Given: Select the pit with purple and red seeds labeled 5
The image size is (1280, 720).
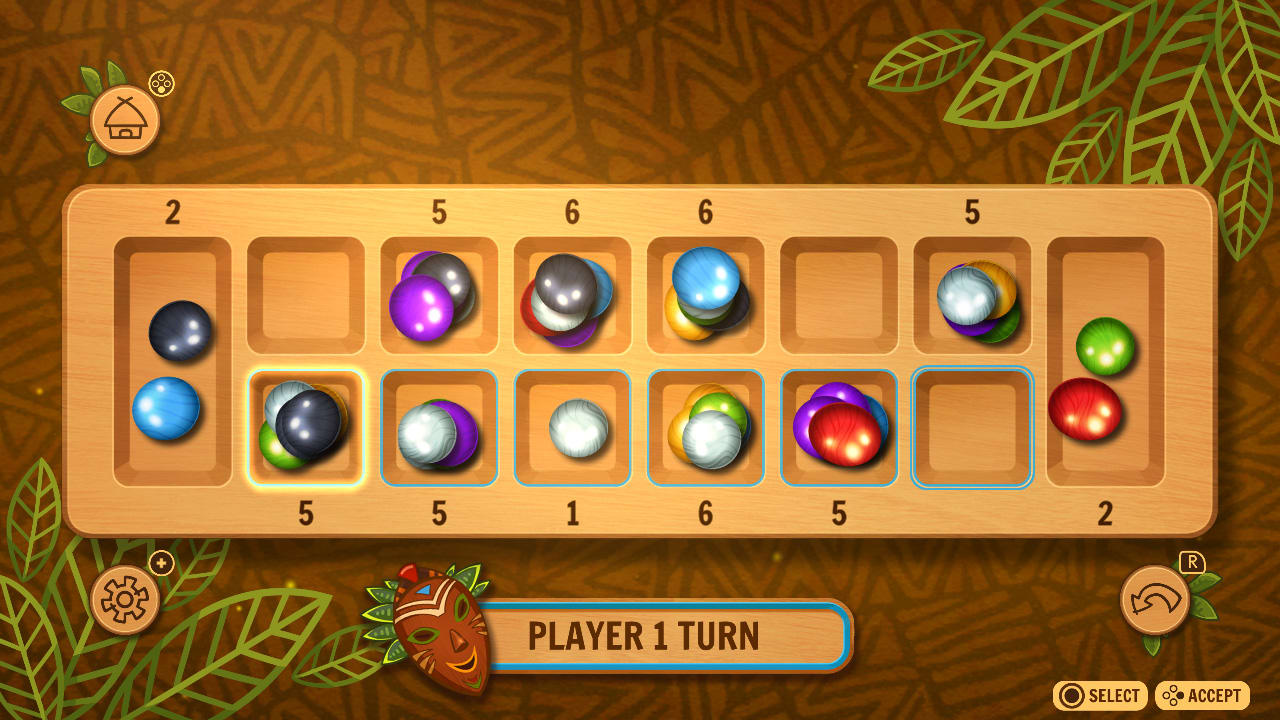Looking at the screenshot, I should pos(838,428).
